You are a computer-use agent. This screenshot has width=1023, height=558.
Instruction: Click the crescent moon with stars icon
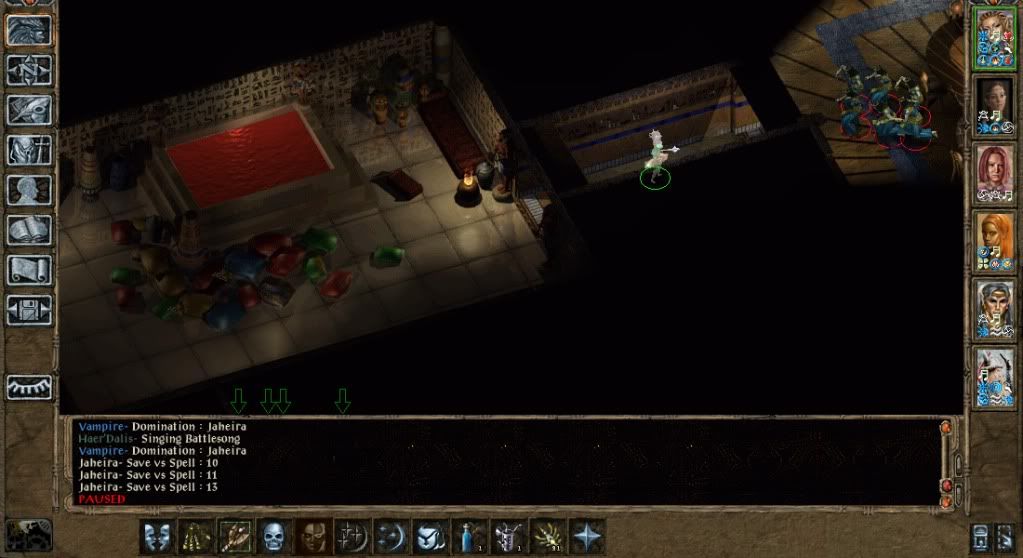pos(391,535)
